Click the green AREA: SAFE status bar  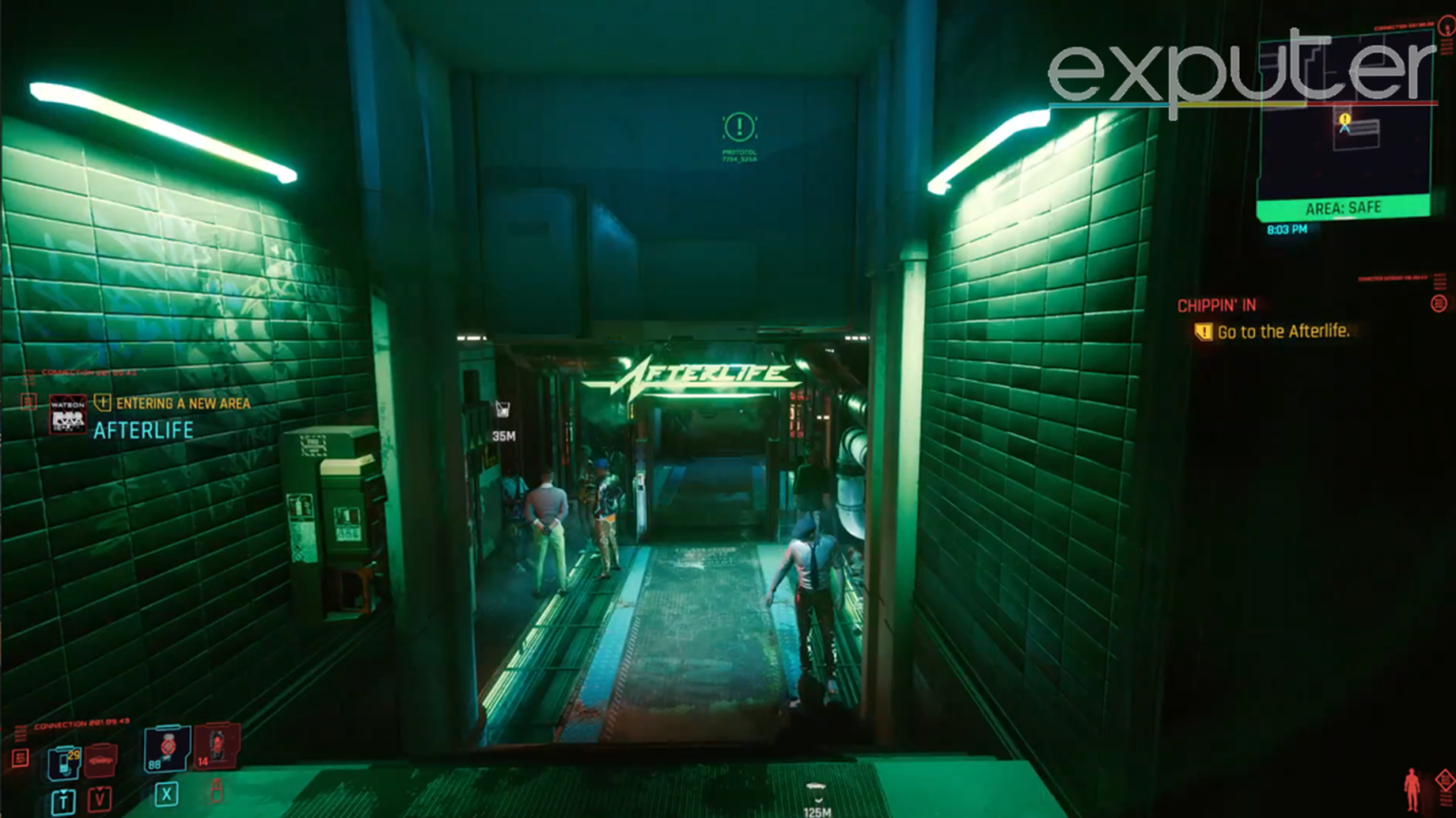tap(1345, 207)
